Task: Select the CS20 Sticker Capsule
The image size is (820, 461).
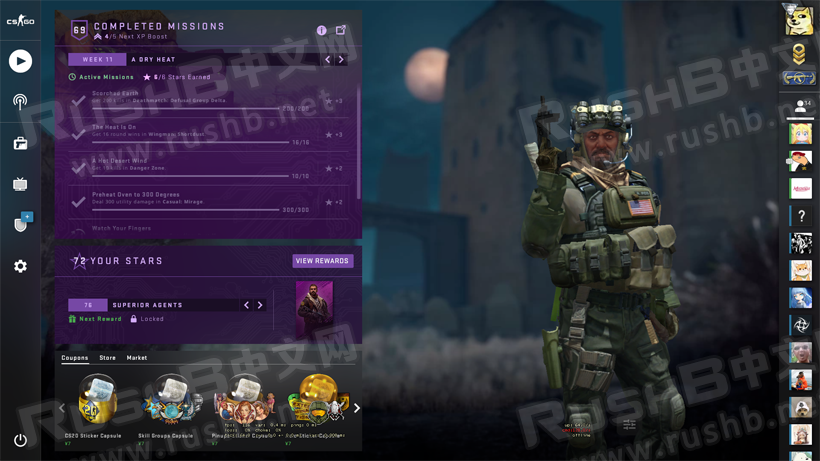Action: click(x=98, y=400)
